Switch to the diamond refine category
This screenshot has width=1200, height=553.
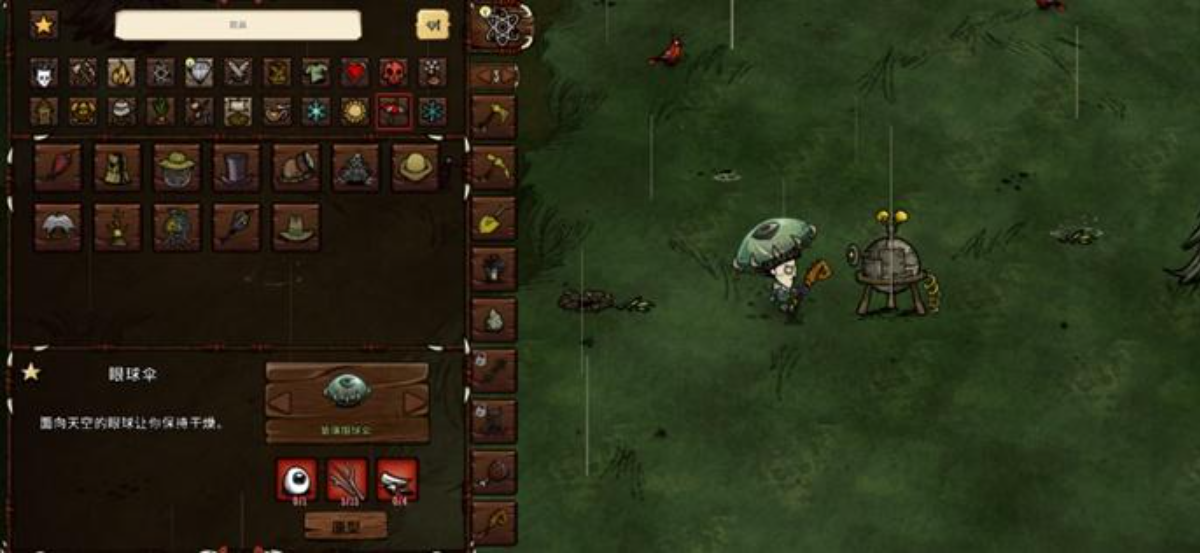(199, 72)
